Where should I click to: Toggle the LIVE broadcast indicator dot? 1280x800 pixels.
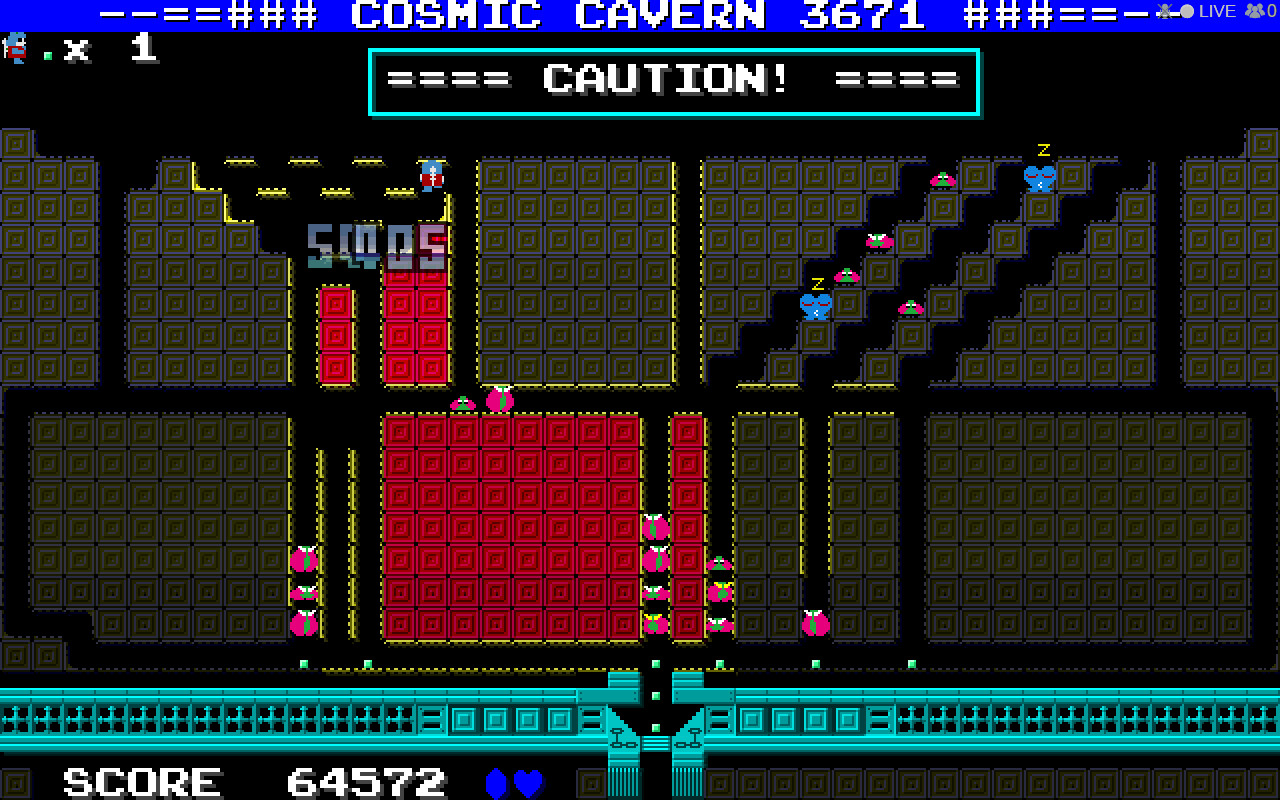[x=1186, y=10]
